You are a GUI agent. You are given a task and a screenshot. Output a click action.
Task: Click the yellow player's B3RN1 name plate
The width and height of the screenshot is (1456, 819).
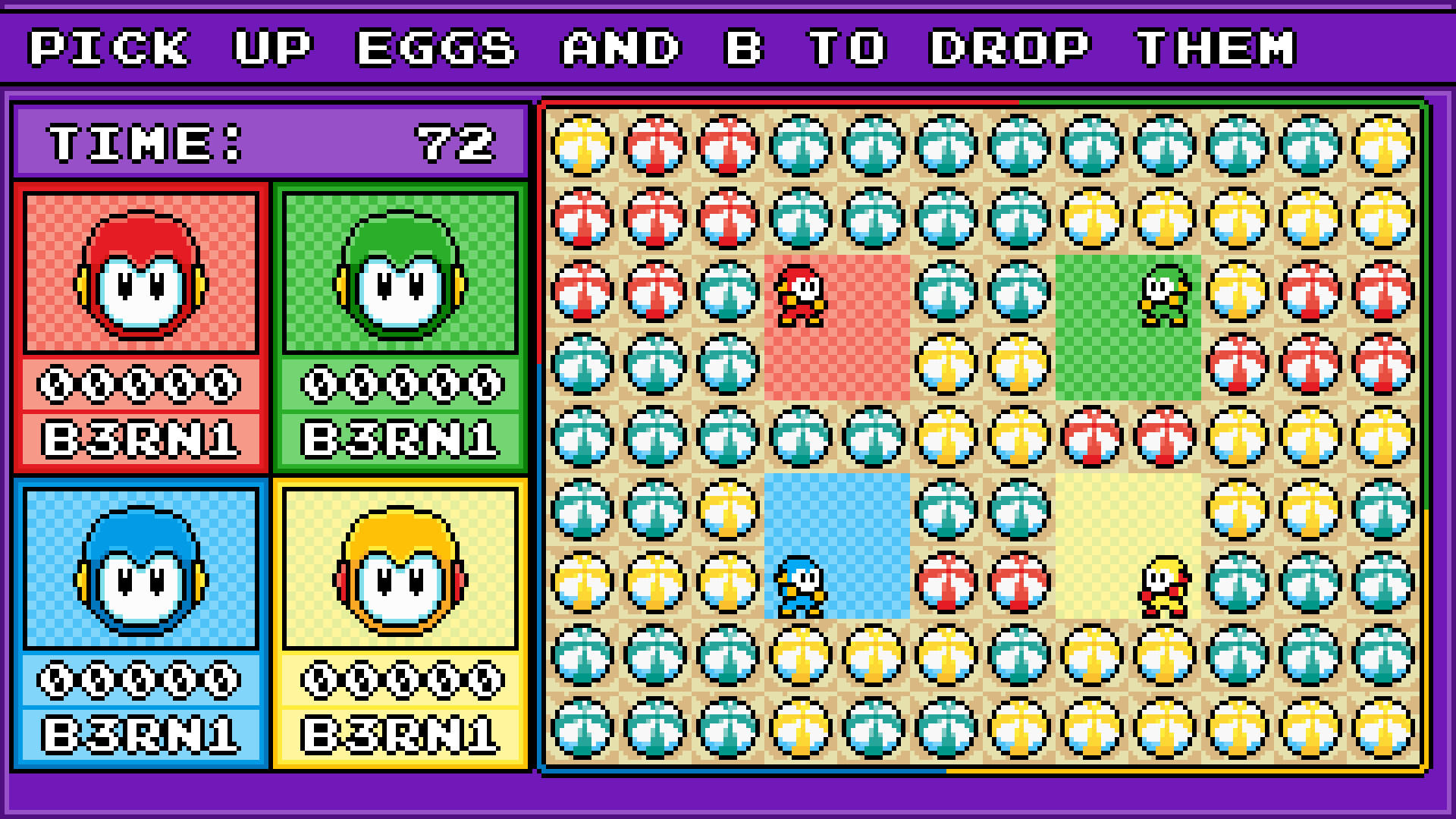(400, 730)
